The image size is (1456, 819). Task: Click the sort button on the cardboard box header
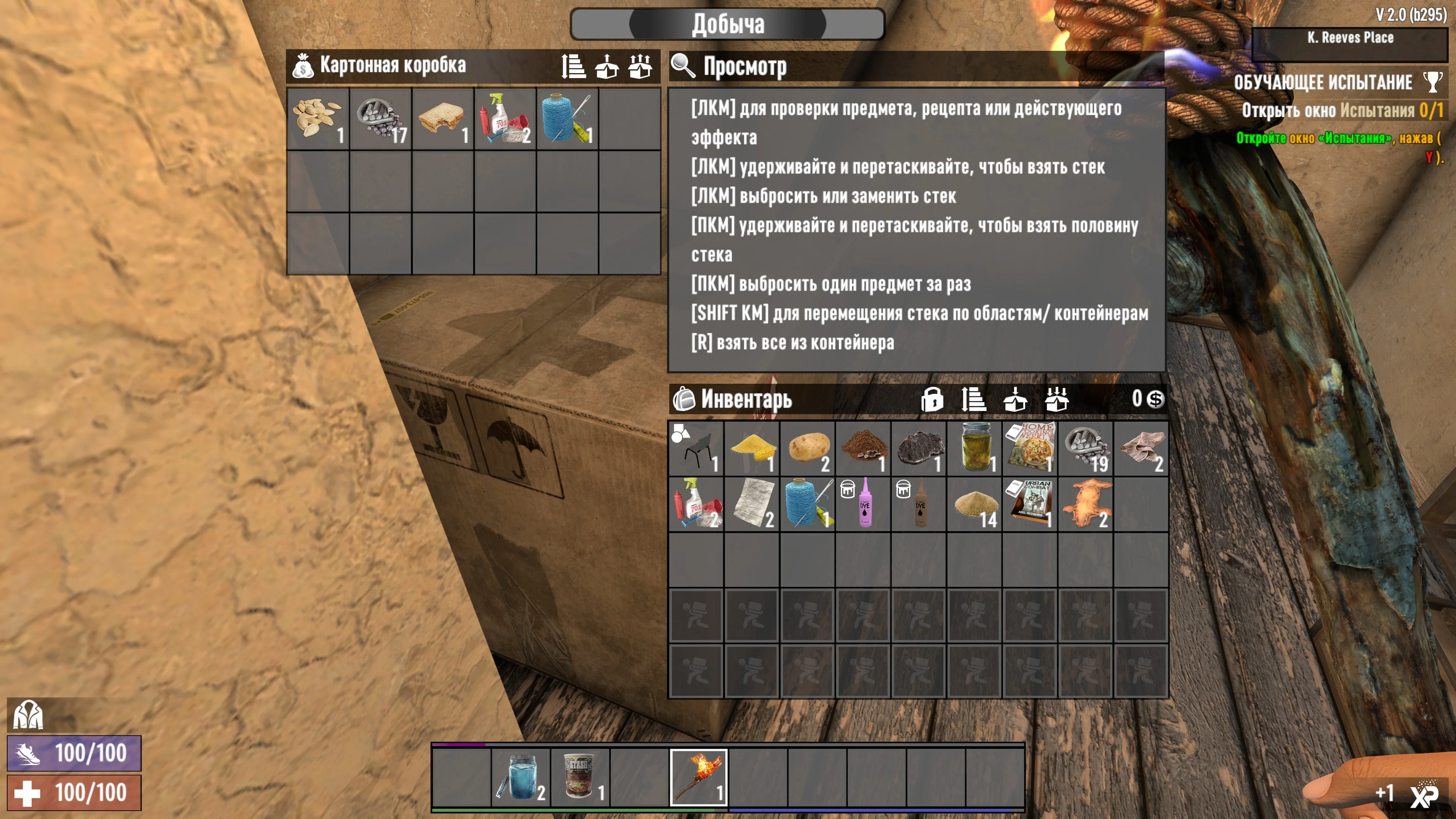(573, 66)
